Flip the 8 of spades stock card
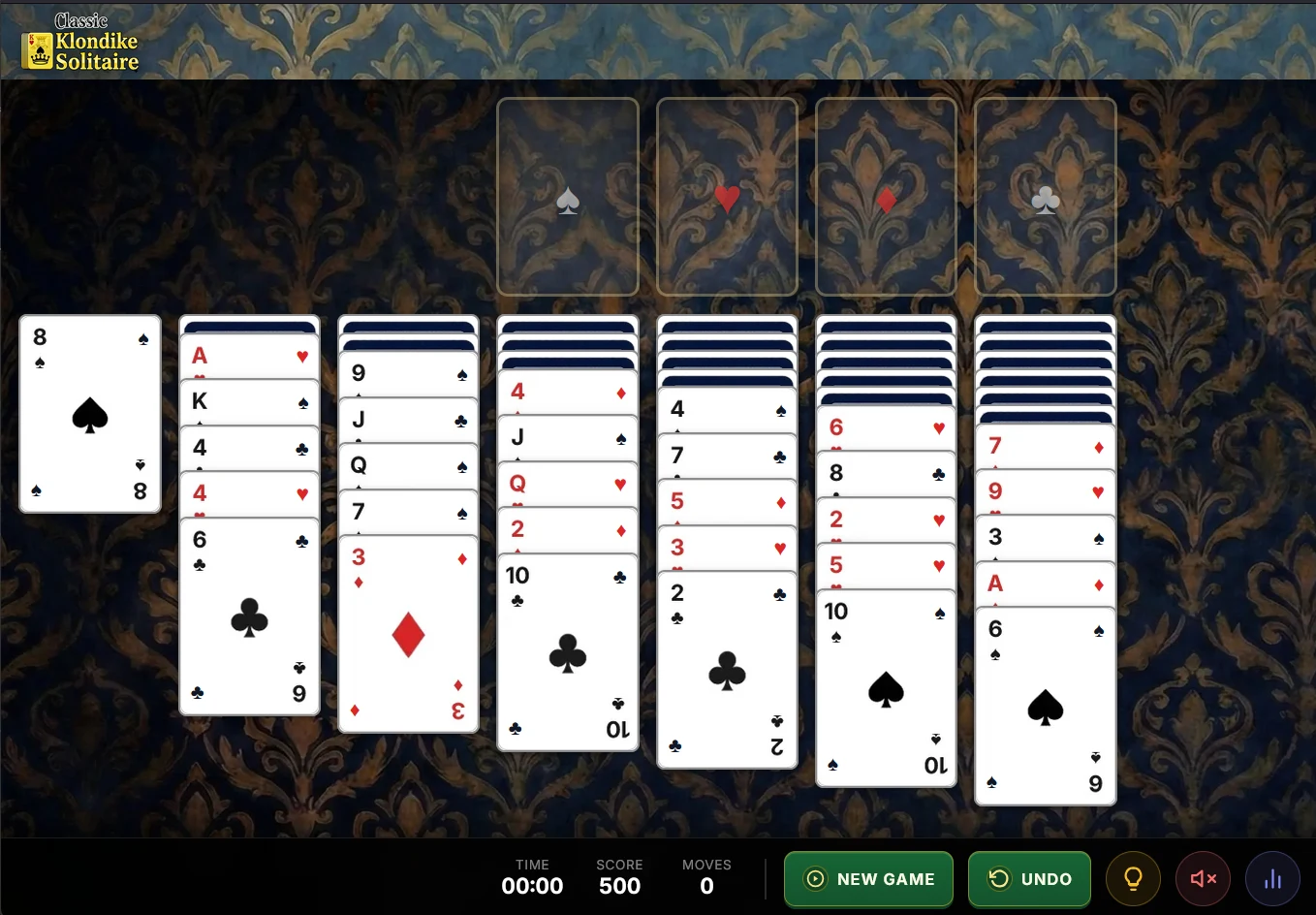The image size is (1316, 915). tap(89, 414)
